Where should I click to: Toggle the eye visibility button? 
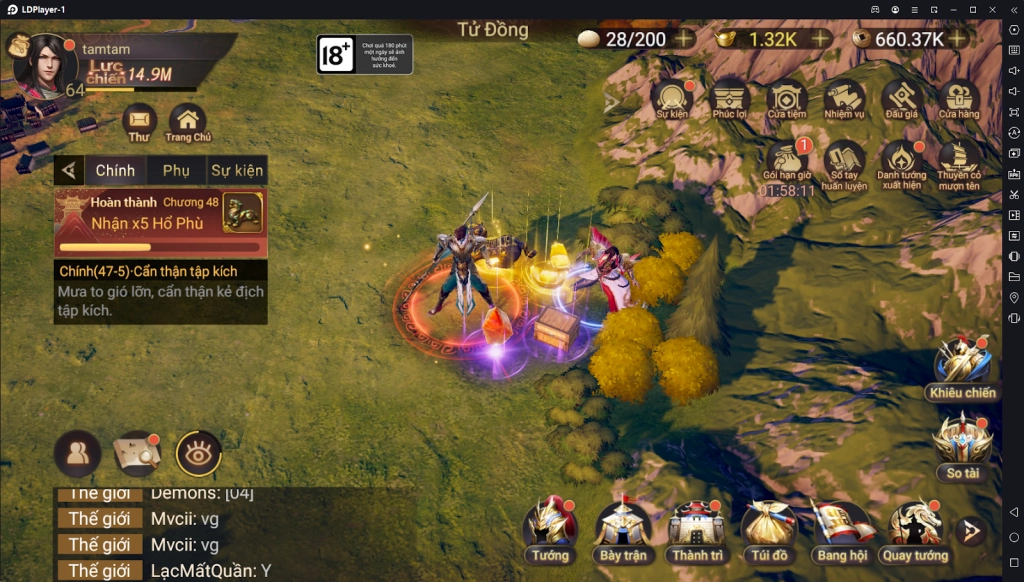coord(198,454)
